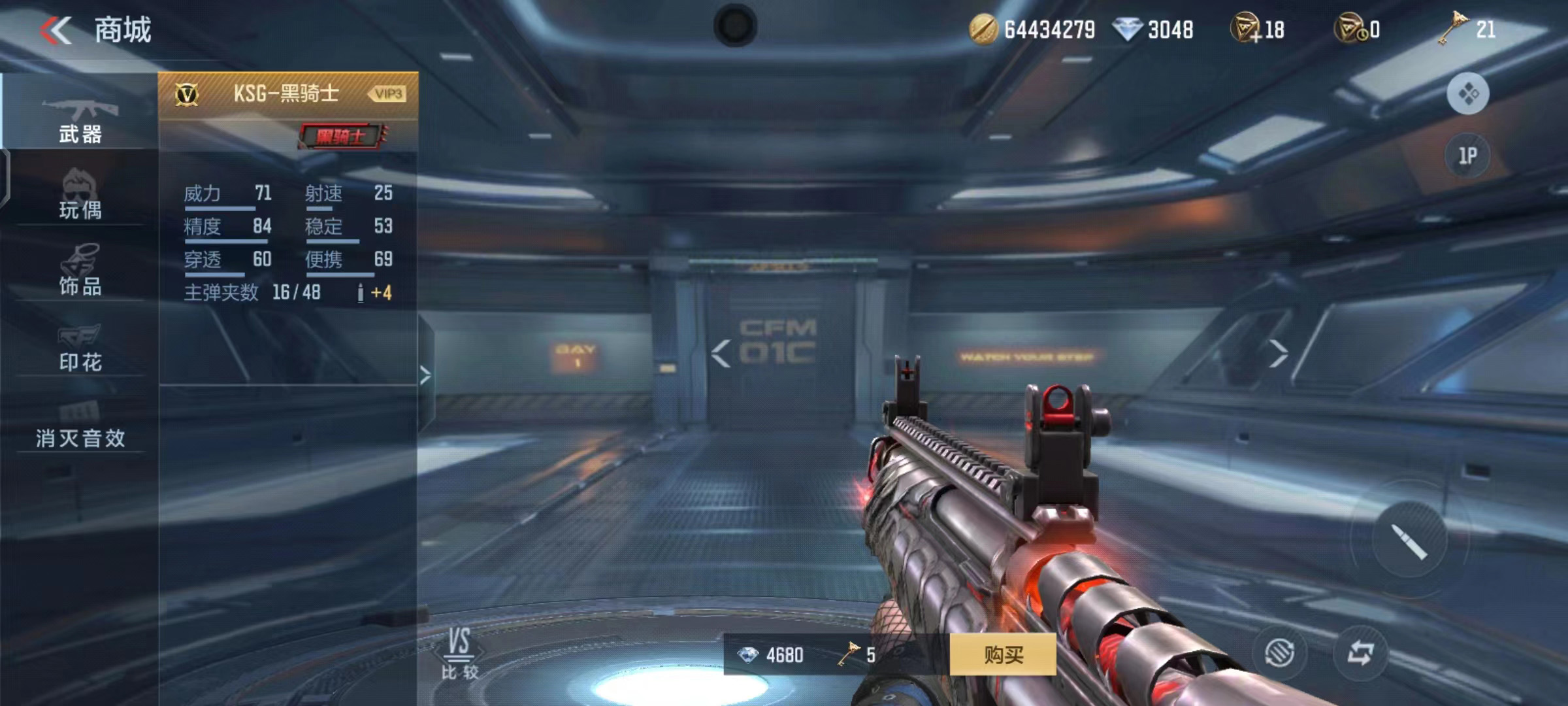Show the previous weapon with left arrow
Viewport: 1568px width, 706px height.
click(721, 354)
